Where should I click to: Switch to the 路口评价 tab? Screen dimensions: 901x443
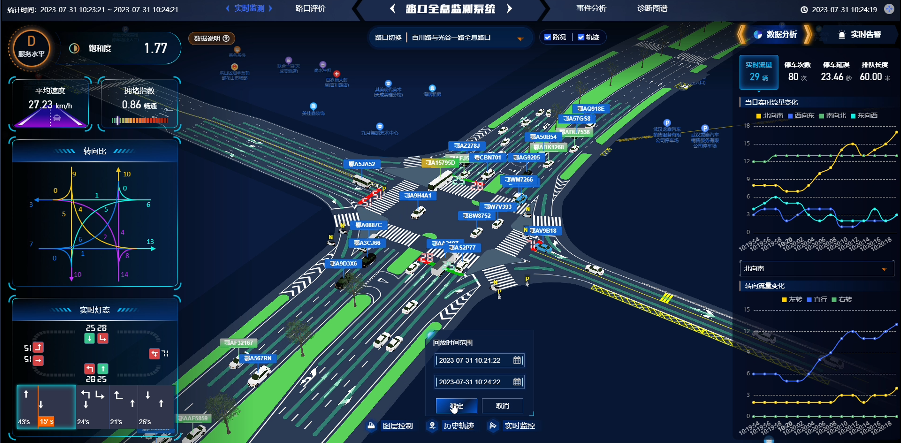pos(310,8)
